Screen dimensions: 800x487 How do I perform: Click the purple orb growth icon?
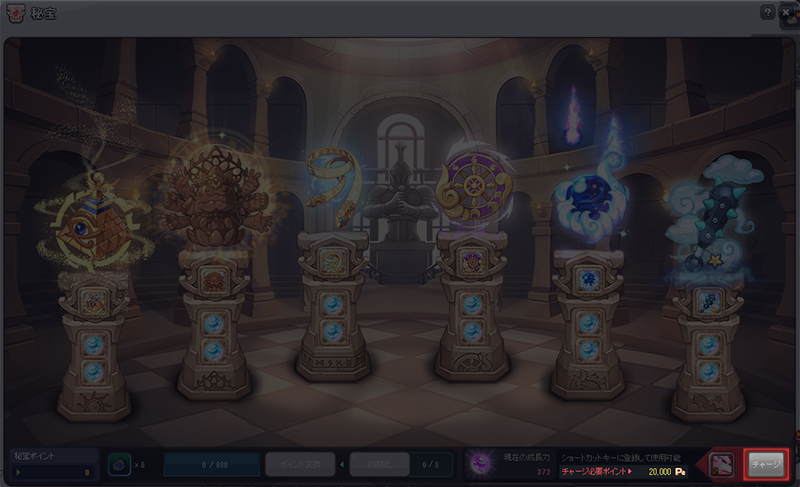click(484, 464)
